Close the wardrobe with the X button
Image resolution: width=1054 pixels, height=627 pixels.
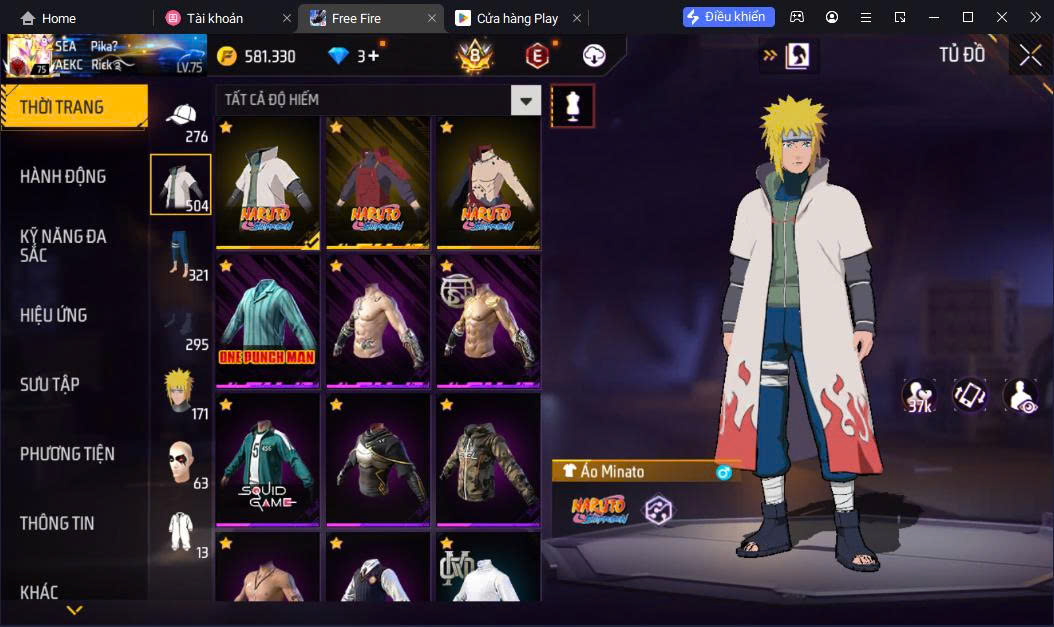click(x=1030, y=56)
